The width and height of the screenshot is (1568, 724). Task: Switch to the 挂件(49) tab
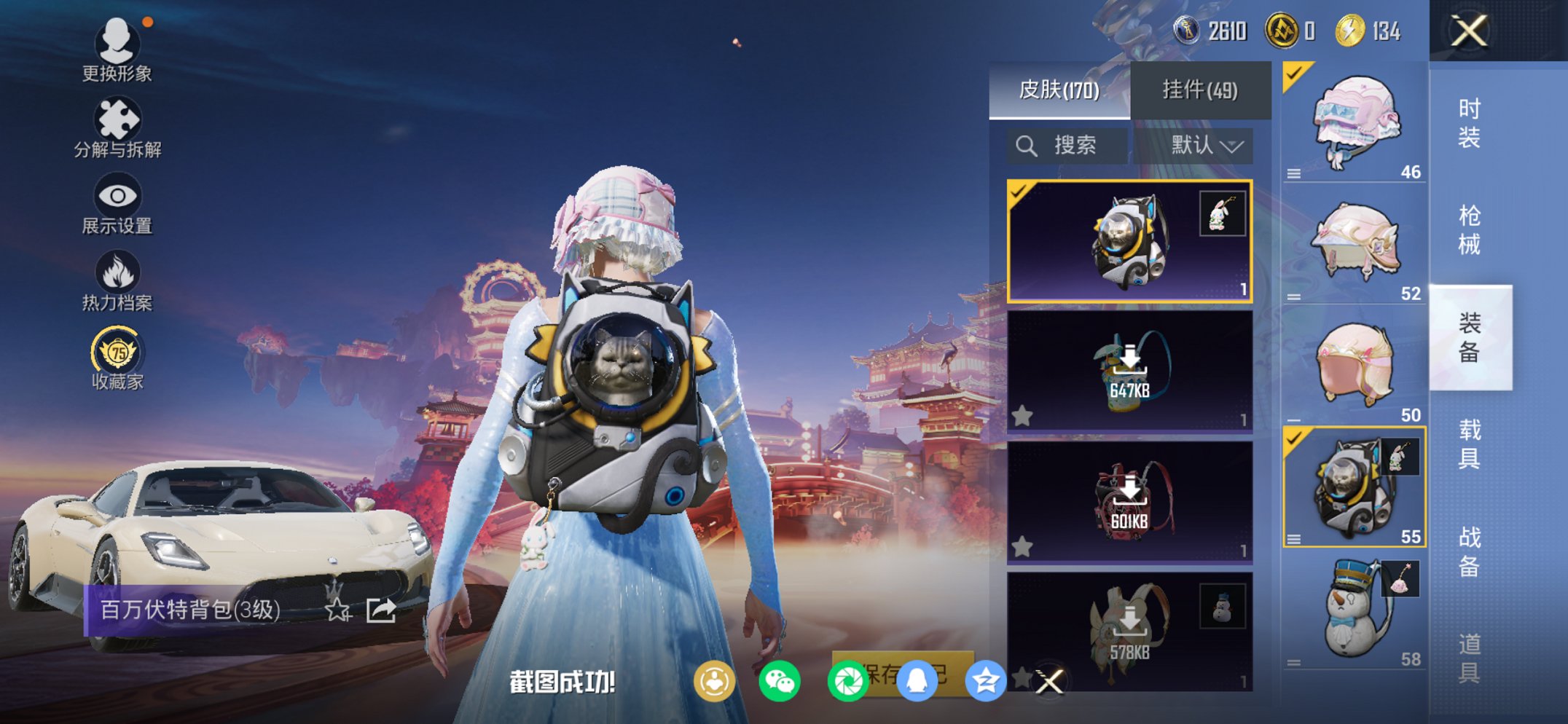[1201, 90]
